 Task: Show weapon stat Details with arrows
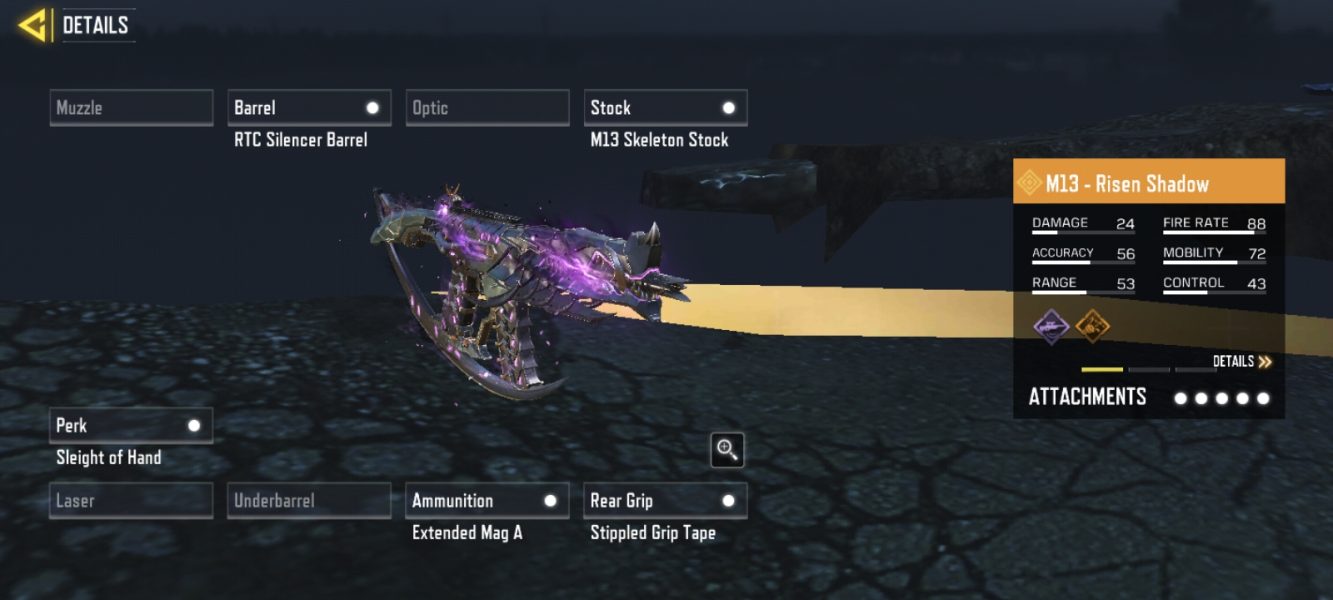pyautogui.click(x=1242, y=362)
